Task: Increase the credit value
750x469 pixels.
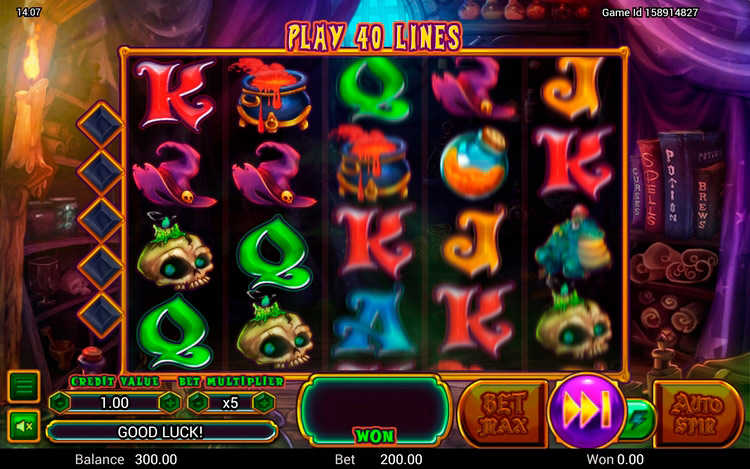Action: pyautogui.click(x=170, y=402)
